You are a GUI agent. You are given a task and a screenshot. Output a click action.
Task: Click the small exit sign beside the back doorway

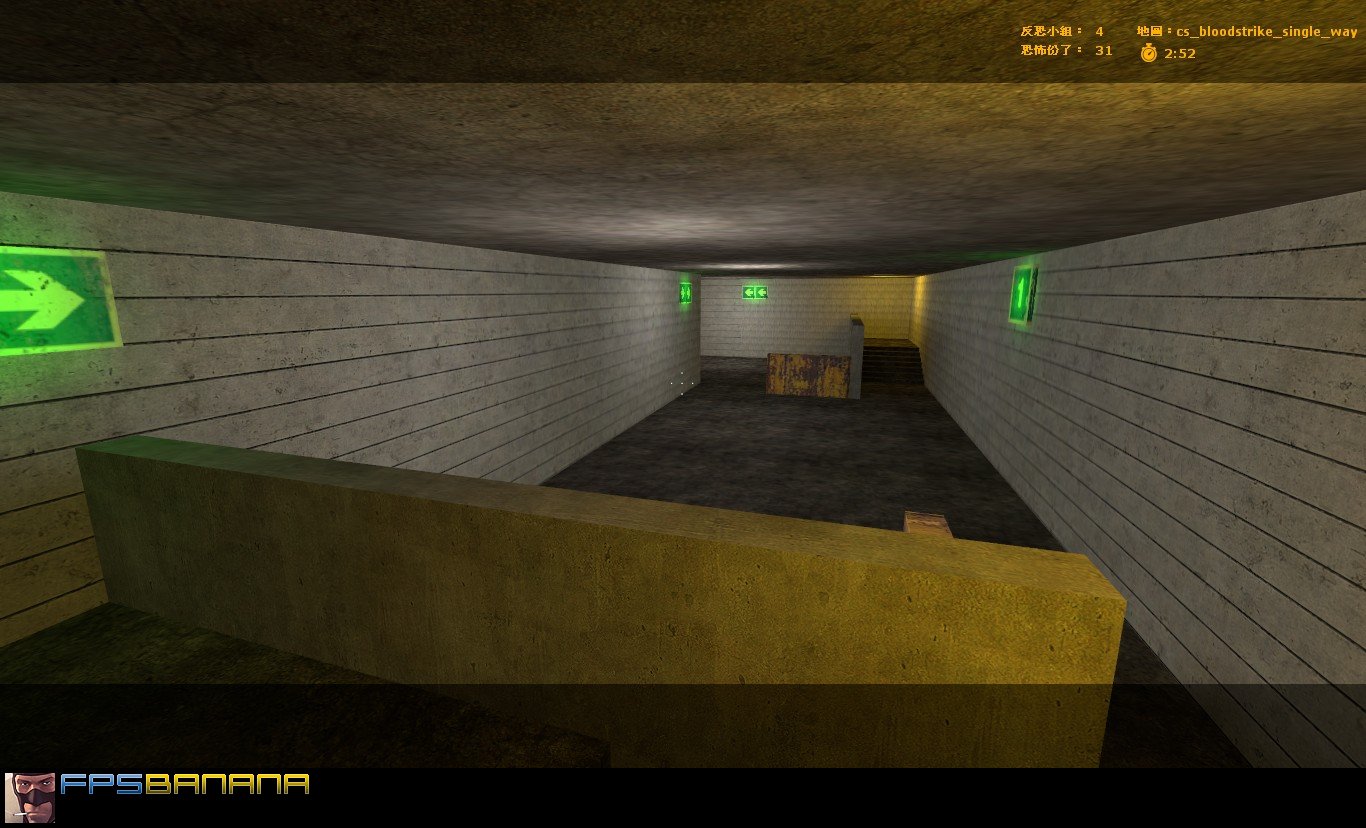pyautogui.click(x=684, y=293)
